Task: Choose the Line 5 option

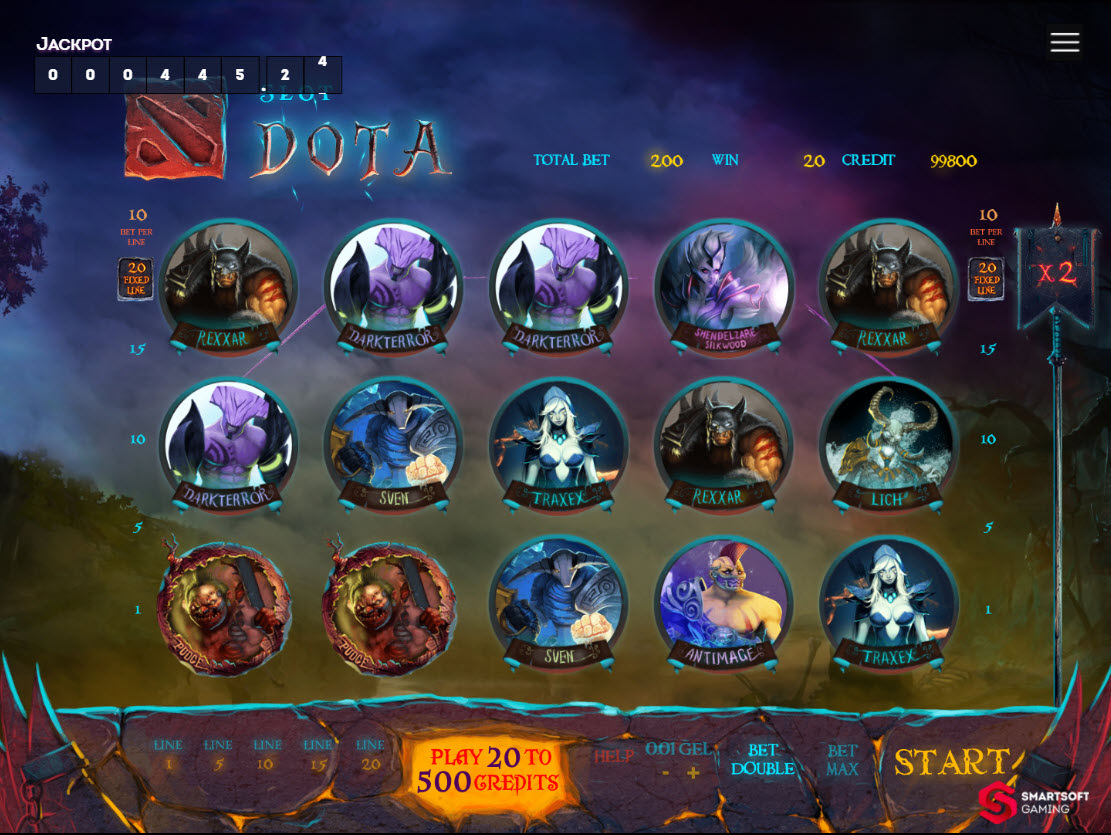Action: click(218, 754)
